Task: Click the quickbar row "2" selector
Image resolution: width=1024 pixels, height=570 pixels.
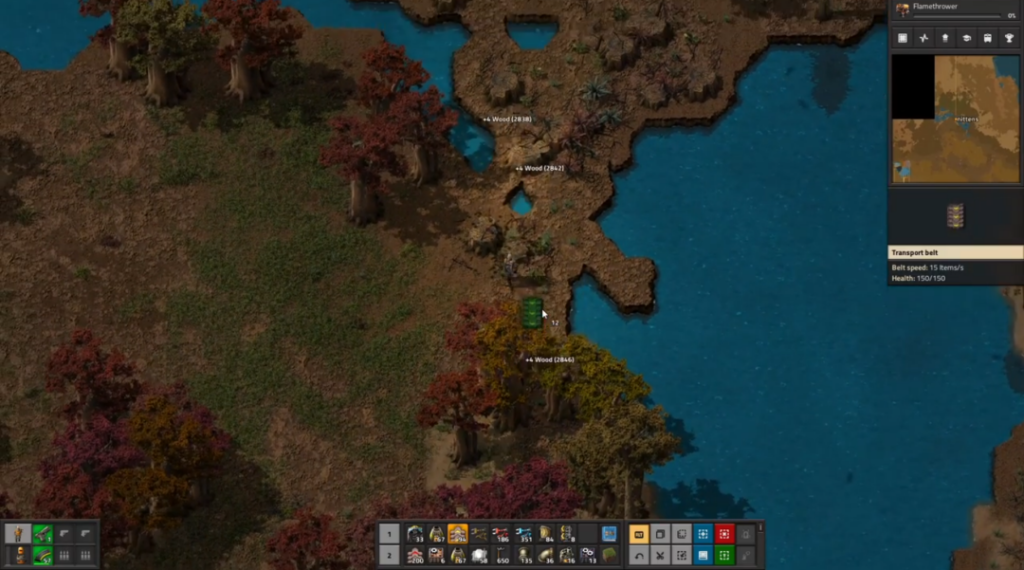Action: pyautogui.click(x=388, y=555)
